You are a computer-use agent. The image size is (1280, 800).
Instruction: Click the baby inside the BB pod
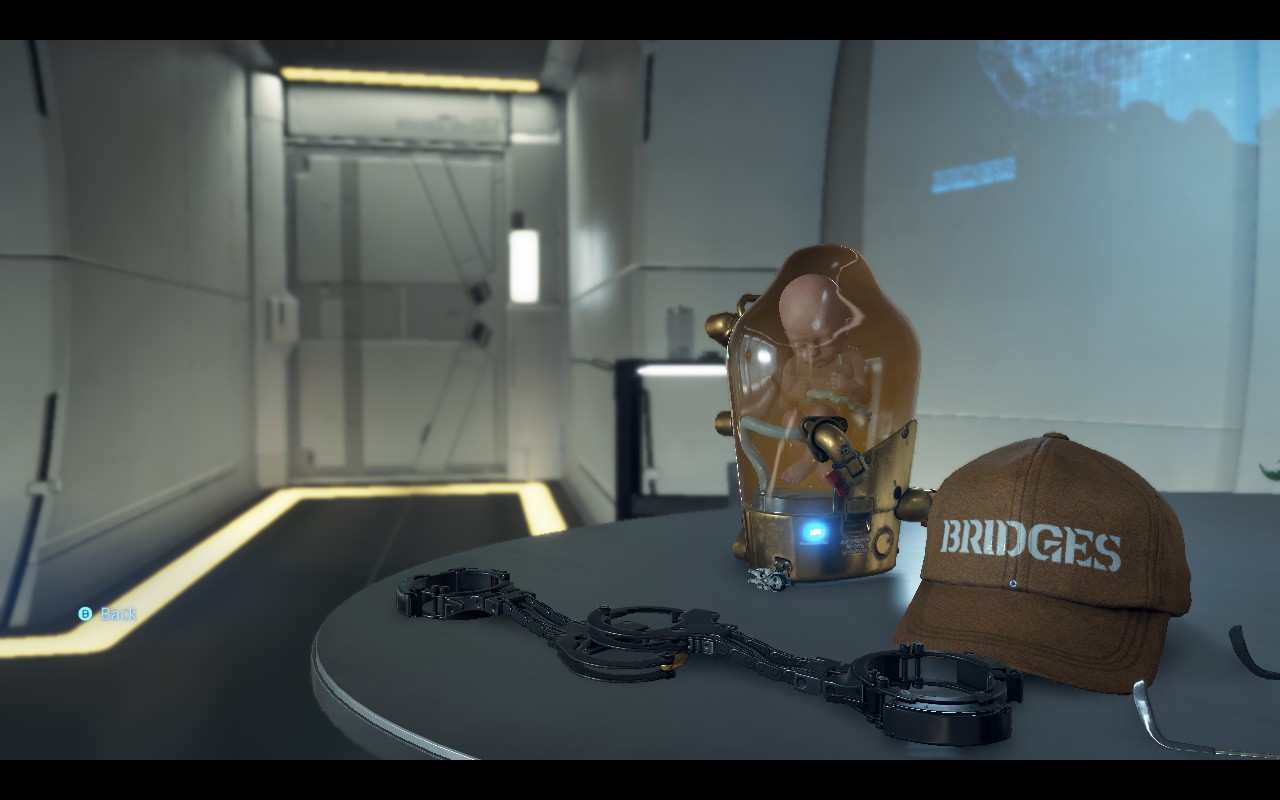click(x=810, y=330)
